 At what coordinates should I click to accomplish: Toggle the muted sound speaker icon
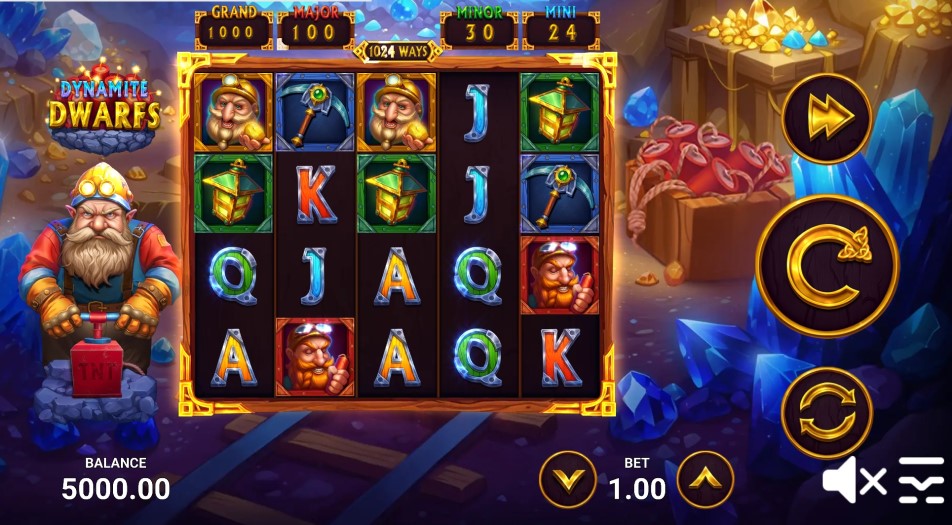pos(852,482)
